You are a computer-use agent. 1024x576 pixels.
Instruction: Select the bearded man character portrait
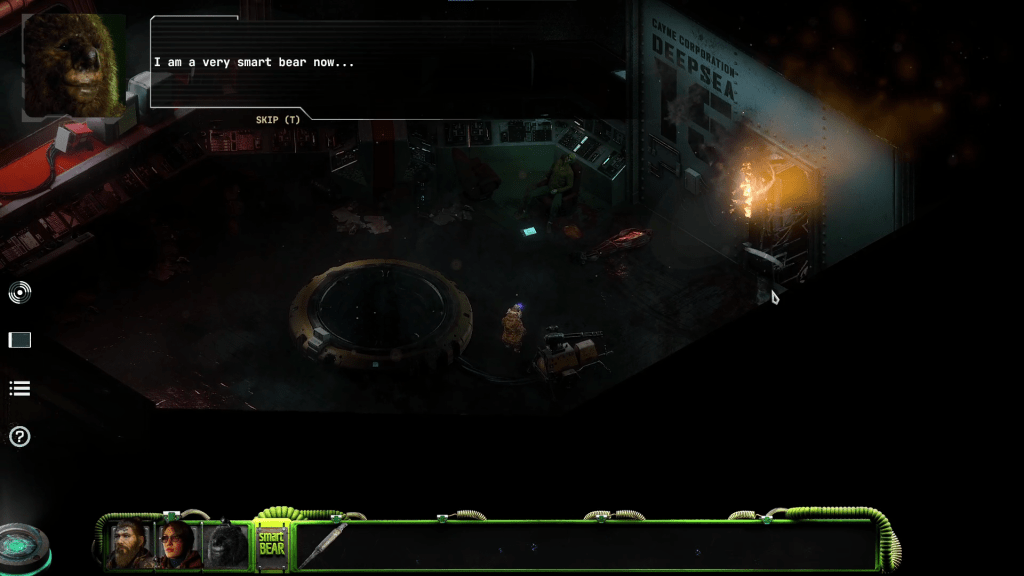130,544
